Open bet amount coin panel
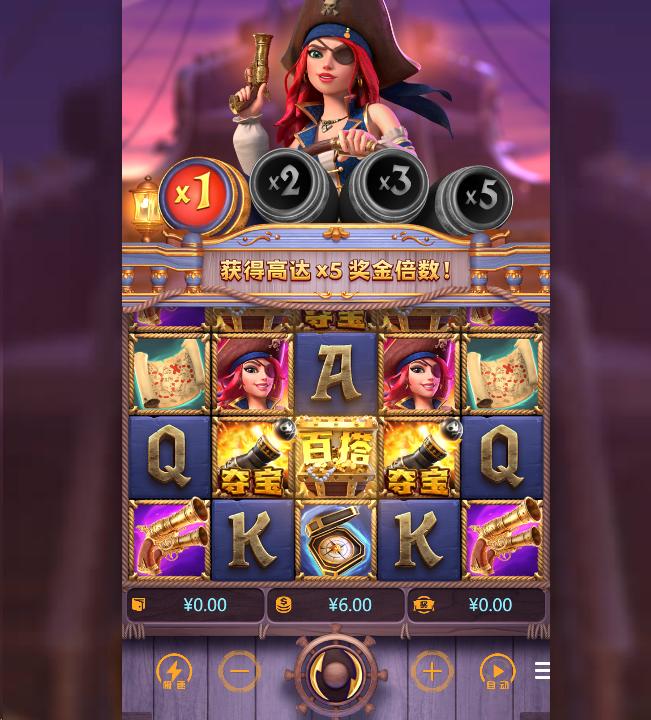The image size is (651, 720). pyautogui.click(x=335, y=605)
